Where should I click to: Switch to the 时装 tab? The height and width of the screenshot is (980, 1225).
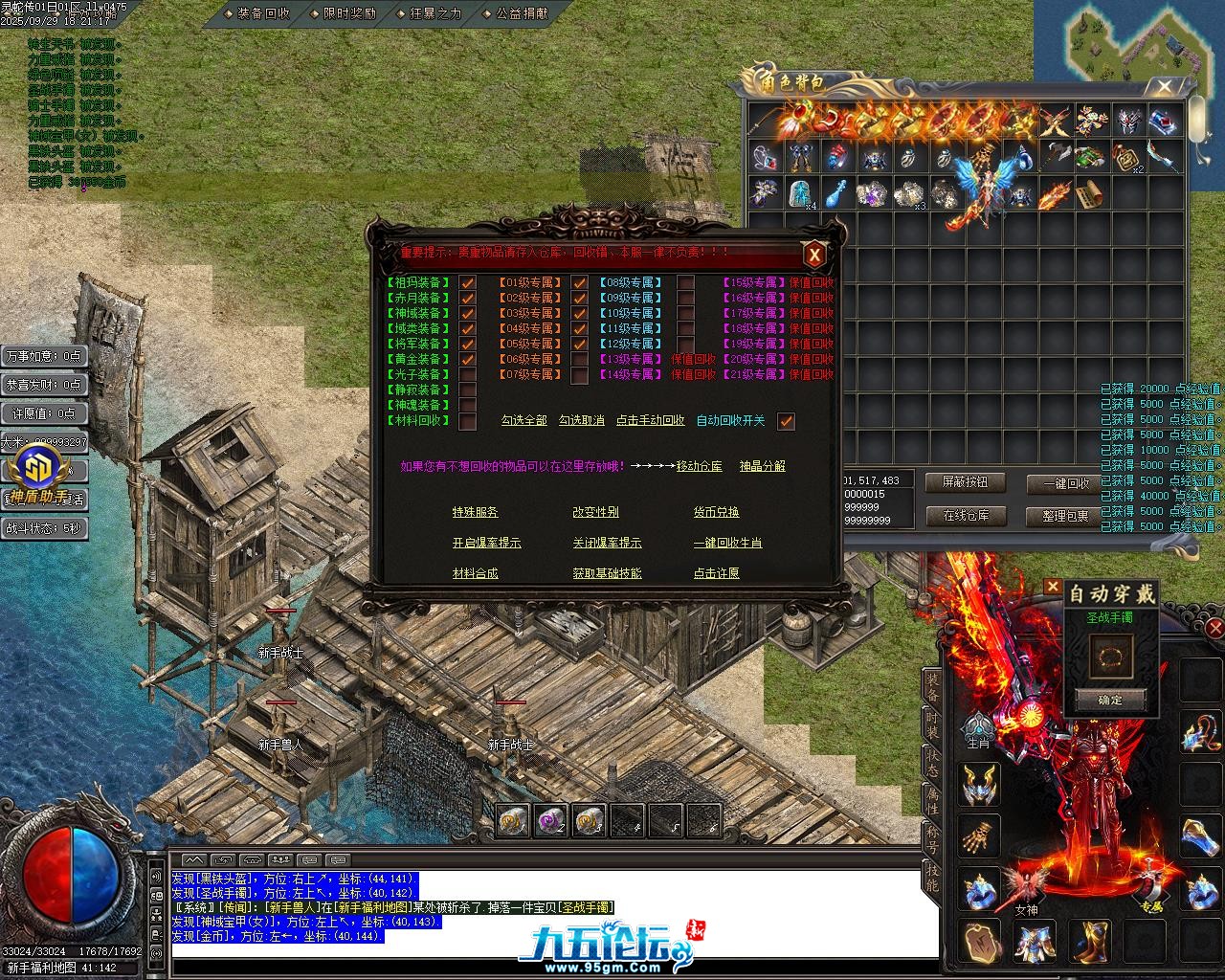931,724
